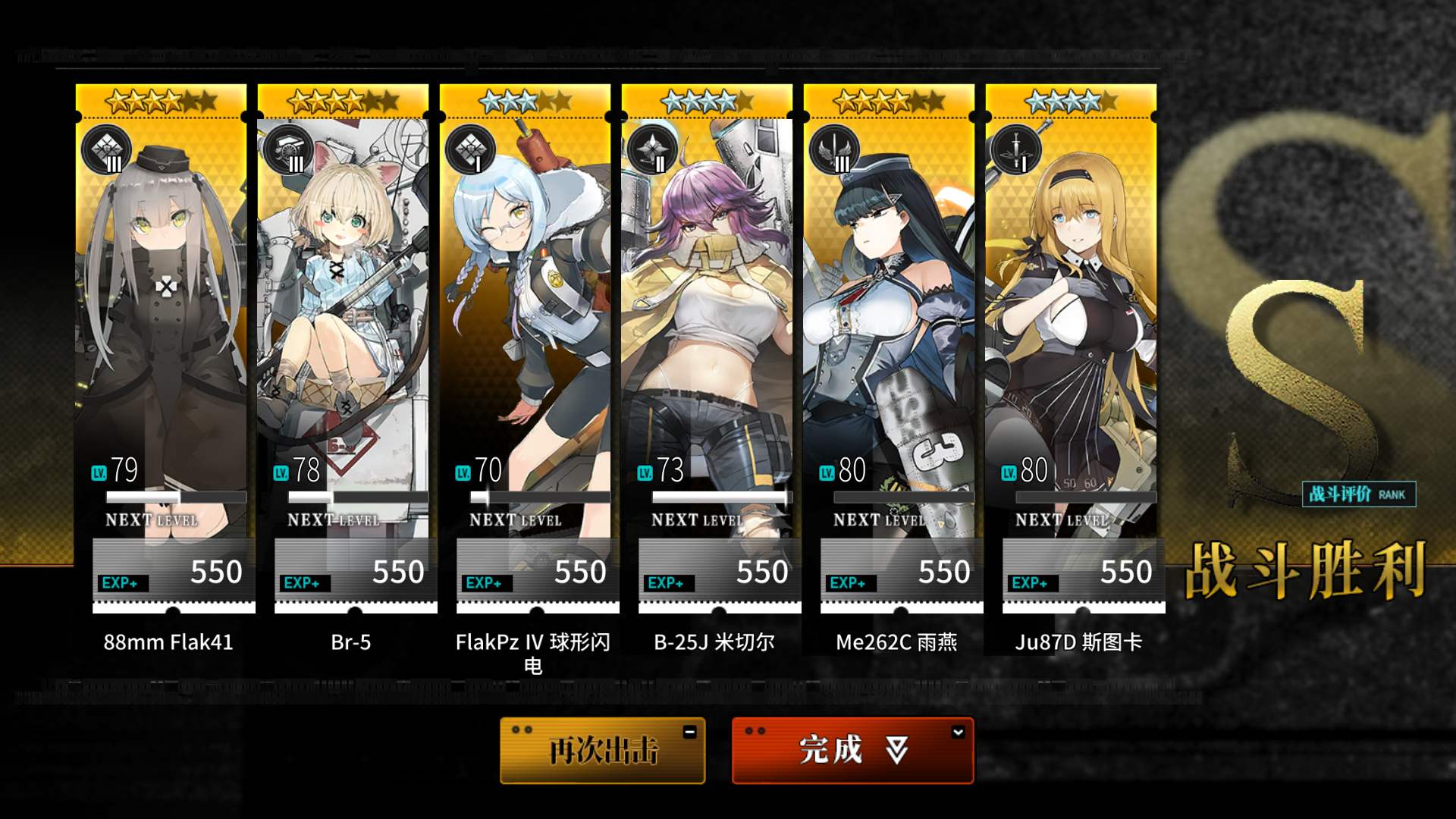Viewport: 1456px width, 819px height.
Task: Click the 完成 complete button
Action: (x=852, y=750)
